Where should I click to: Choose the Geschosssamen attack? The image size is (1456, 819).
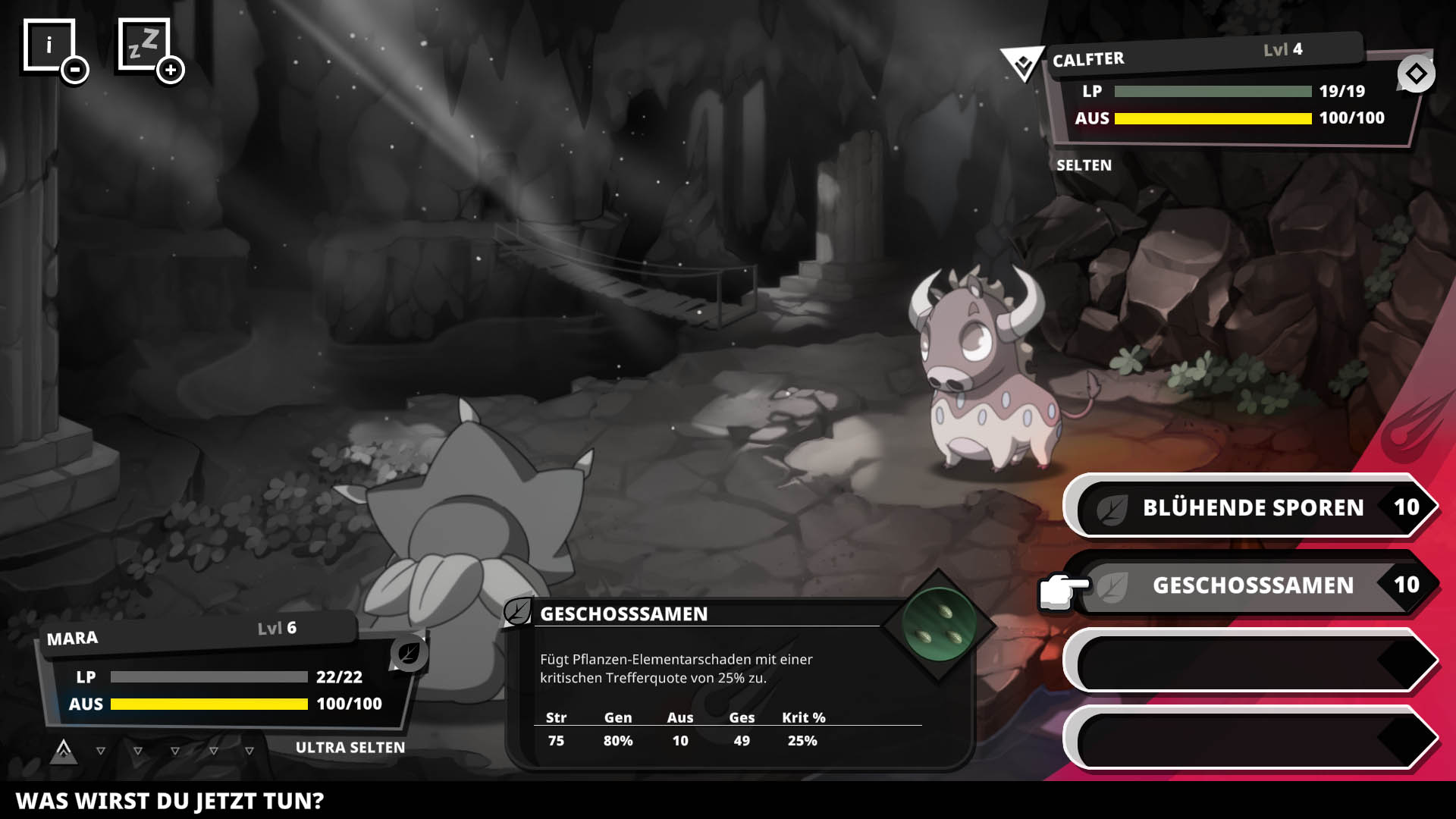coord(1251,585)
